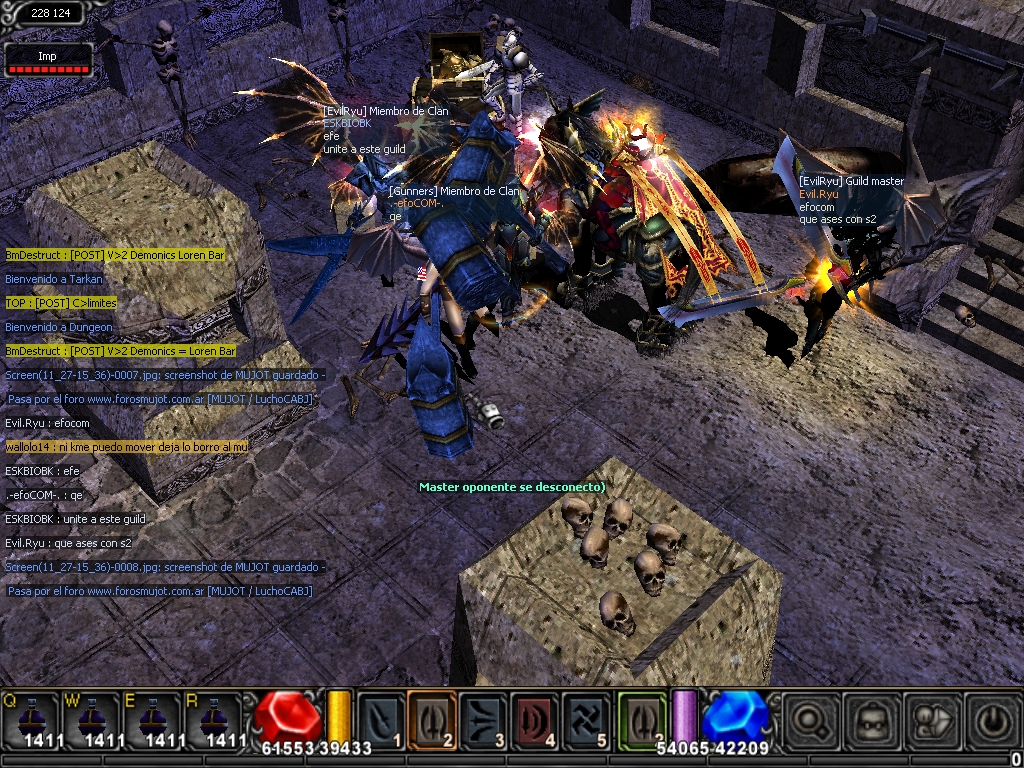
Task: Use the potion in the E slot
Action: (x=150, y=719)
